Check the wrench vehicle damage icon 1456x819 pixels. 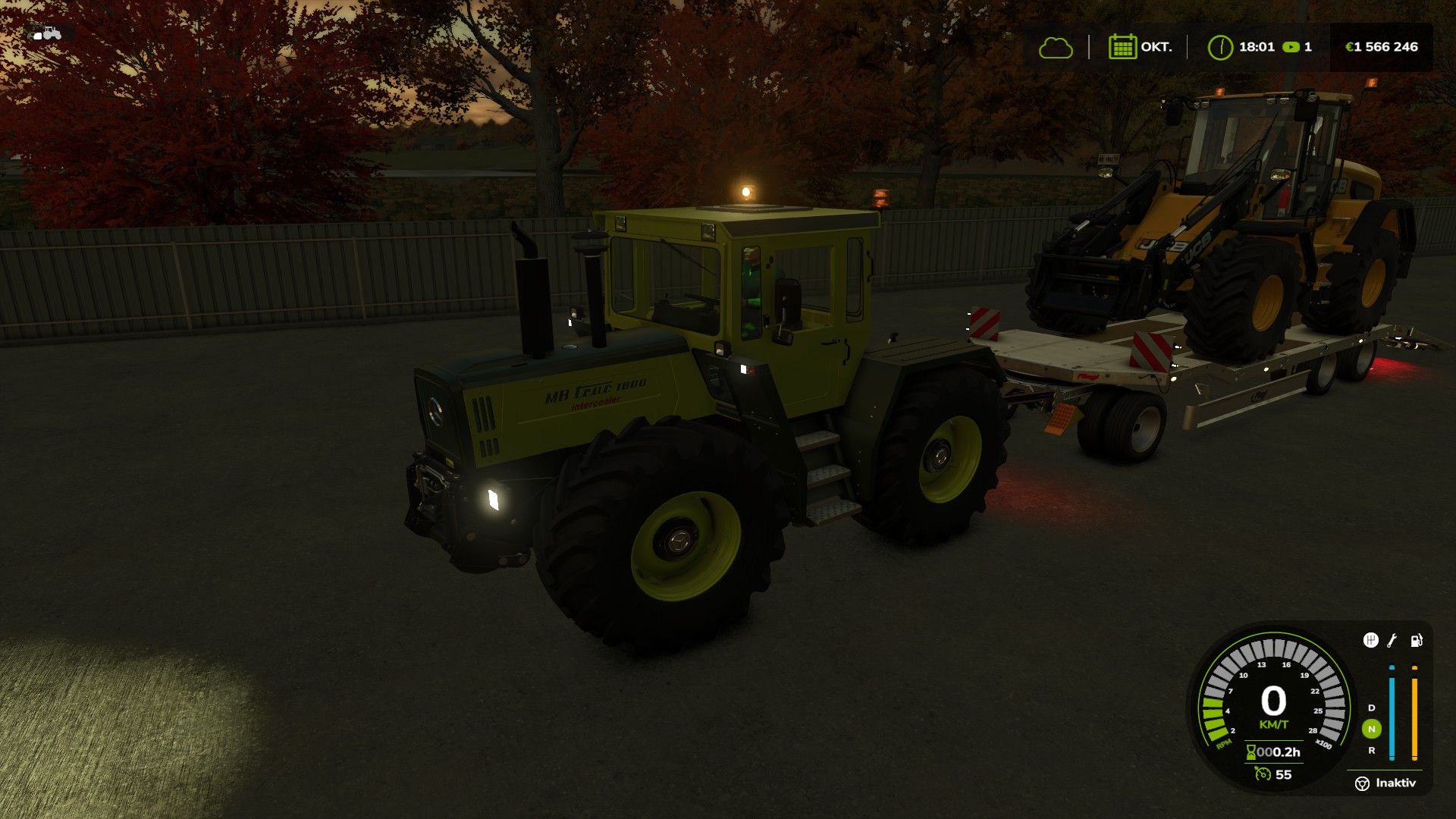pos(1392,641)
